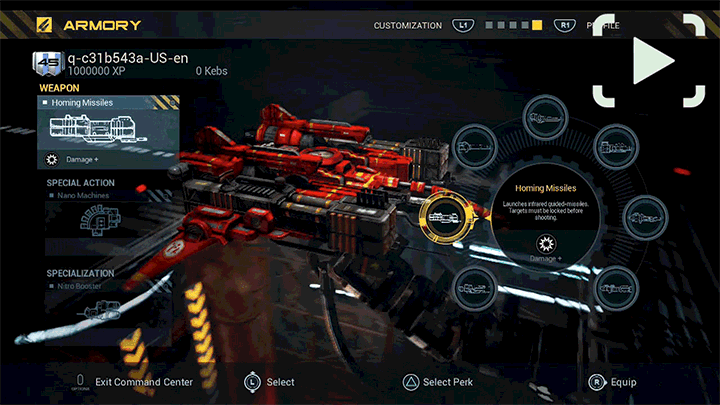Switch to the Profile tab
This screenshot has height=405, width=720.
[601, 25]
